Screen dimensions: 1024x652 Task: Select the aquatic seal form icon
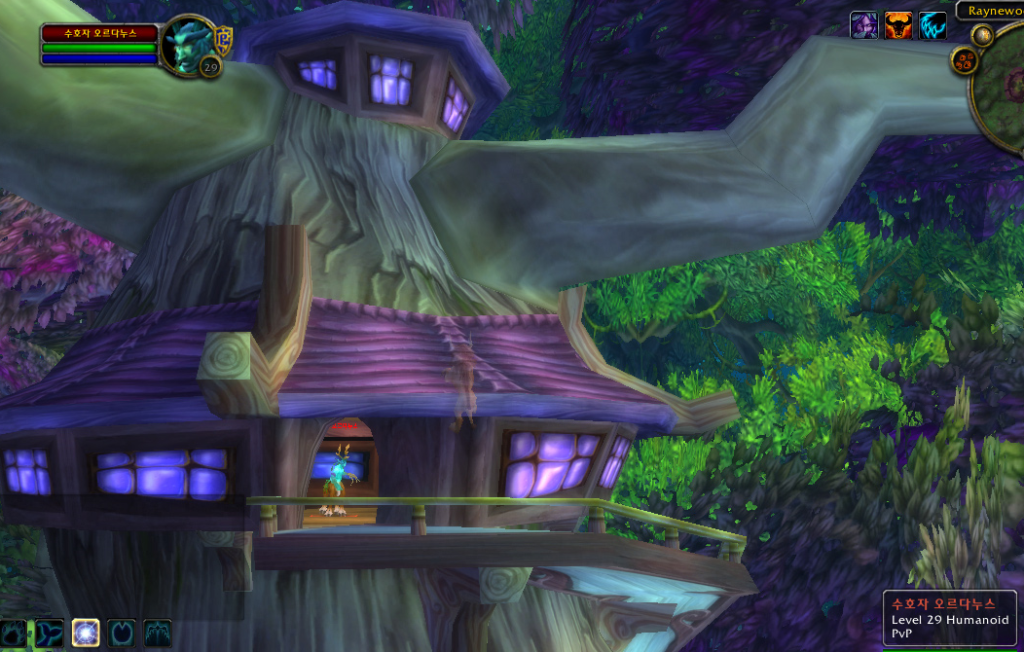point(49,633)
